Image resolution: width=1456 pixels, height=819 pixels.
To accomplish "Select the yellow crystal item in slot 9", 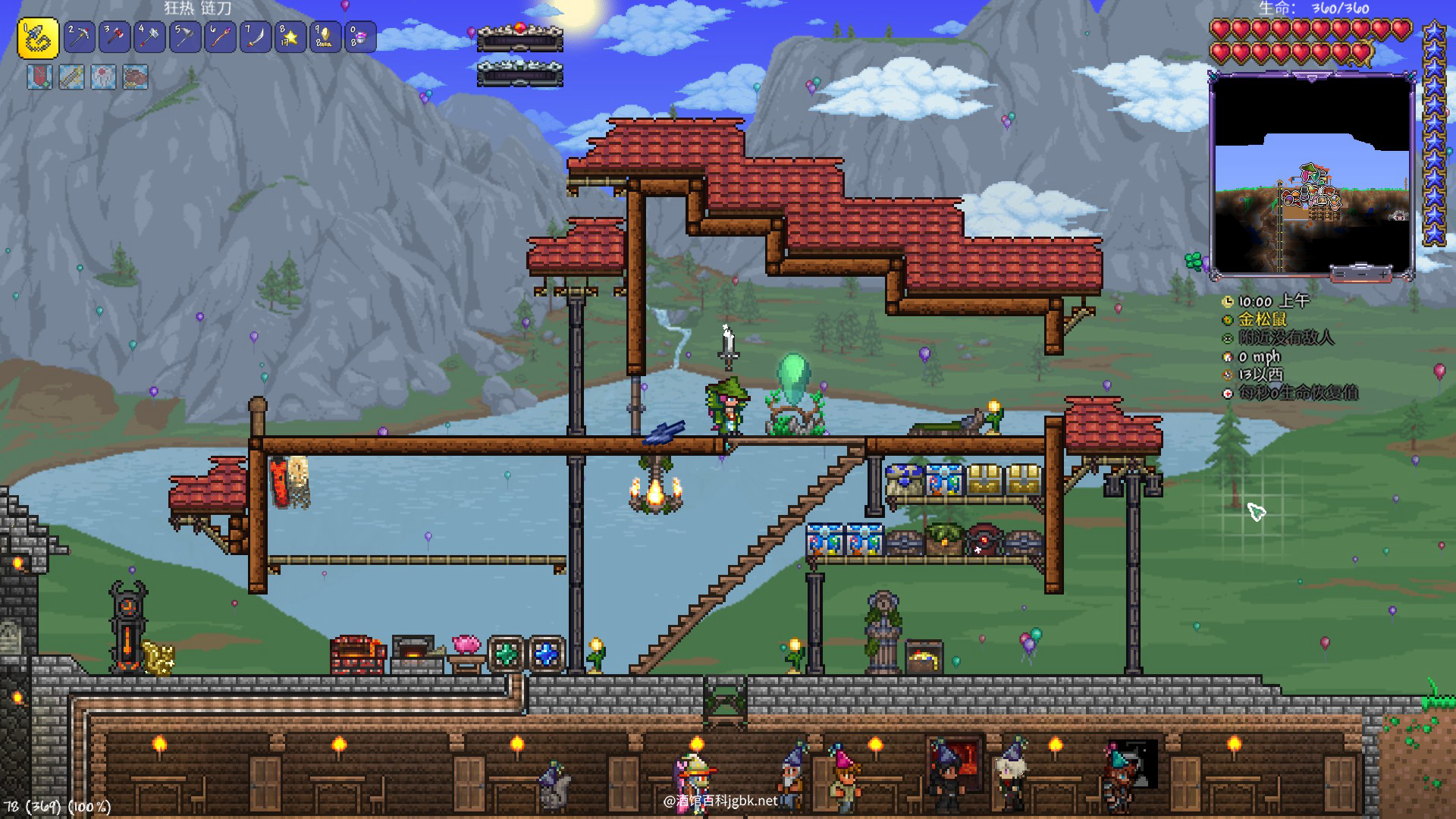I will (325, 36).
